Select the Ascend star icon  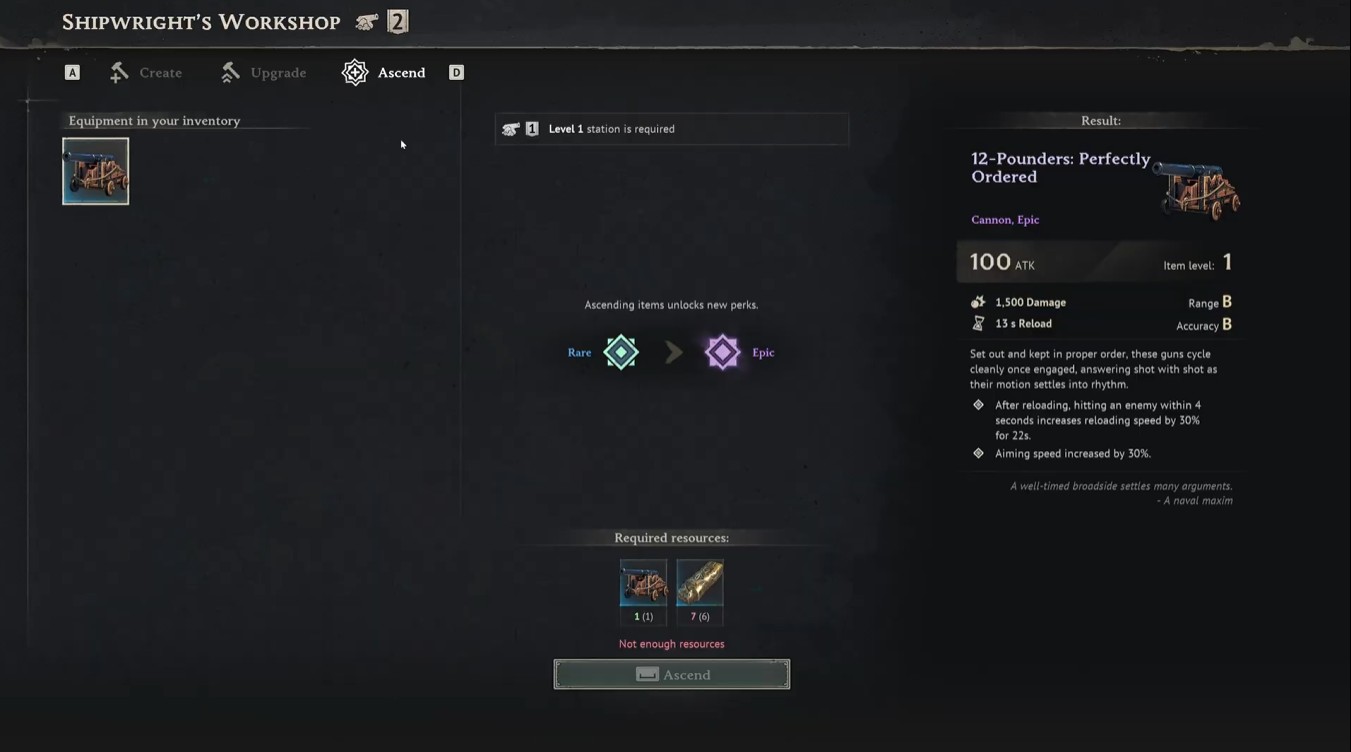[354, 72]
